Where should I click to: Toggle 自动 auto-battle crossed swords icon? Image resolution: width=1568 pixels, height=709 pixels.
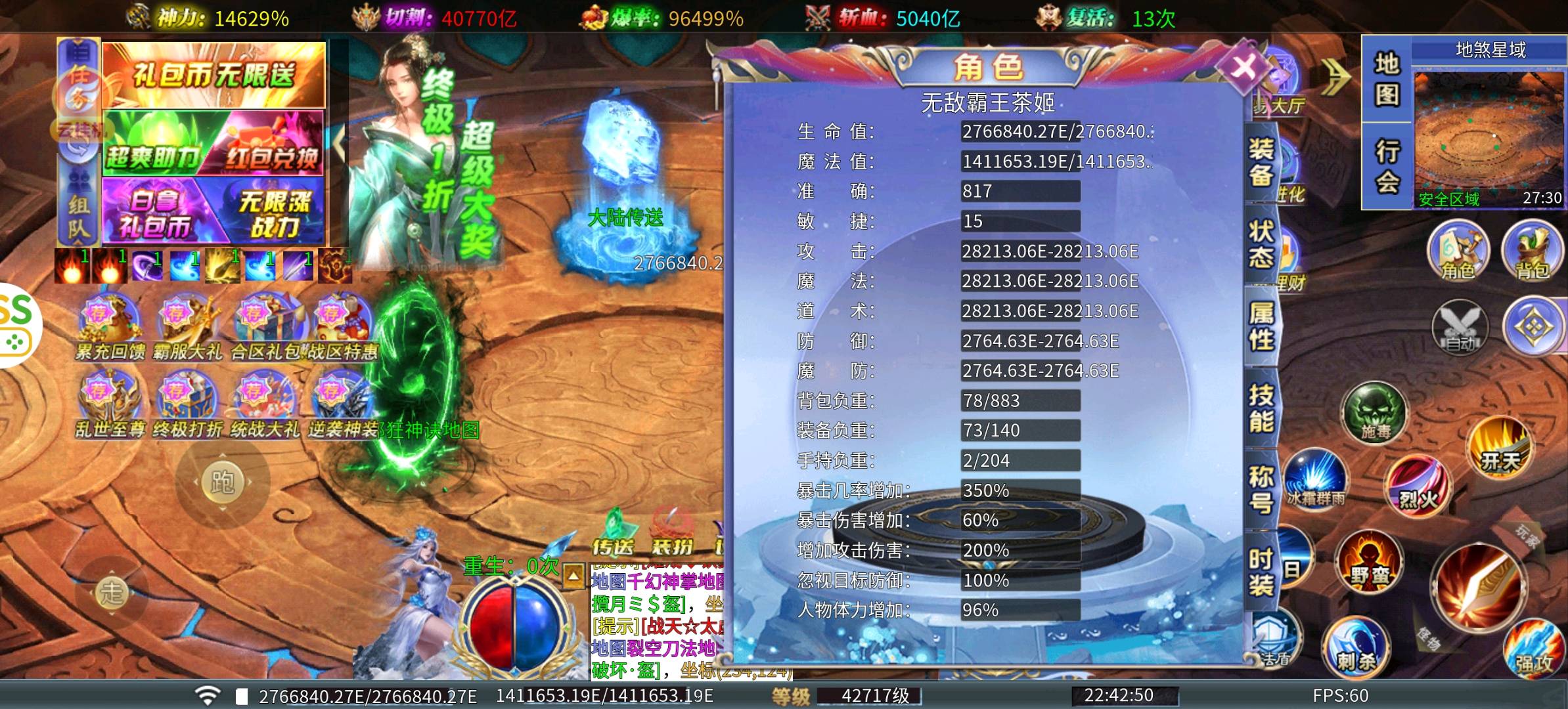[x=1461, y=326]
